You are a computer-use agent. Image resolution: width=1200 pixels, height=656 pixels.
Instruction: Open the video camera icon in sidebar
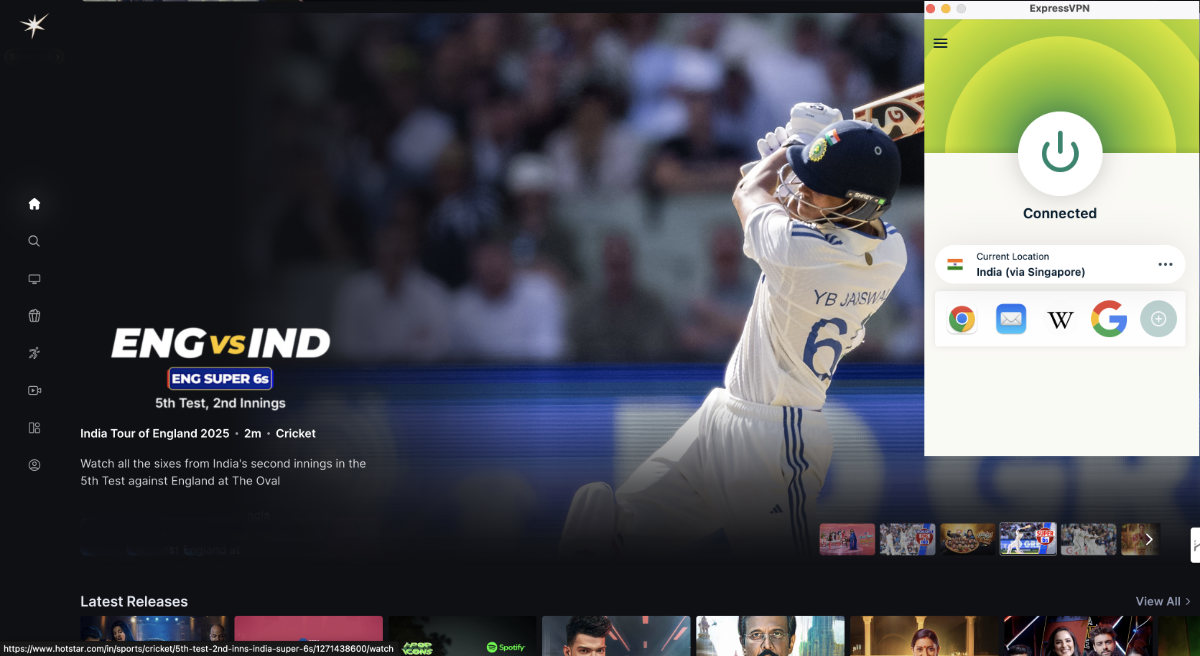click(x=34, y=391)
